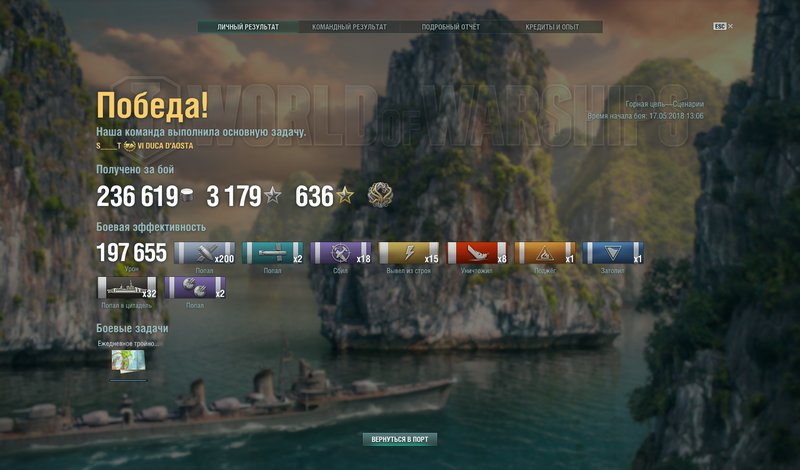The image size is (800, 470).
Task: Select the Кредиты и опыт tab
Action: 553,27
